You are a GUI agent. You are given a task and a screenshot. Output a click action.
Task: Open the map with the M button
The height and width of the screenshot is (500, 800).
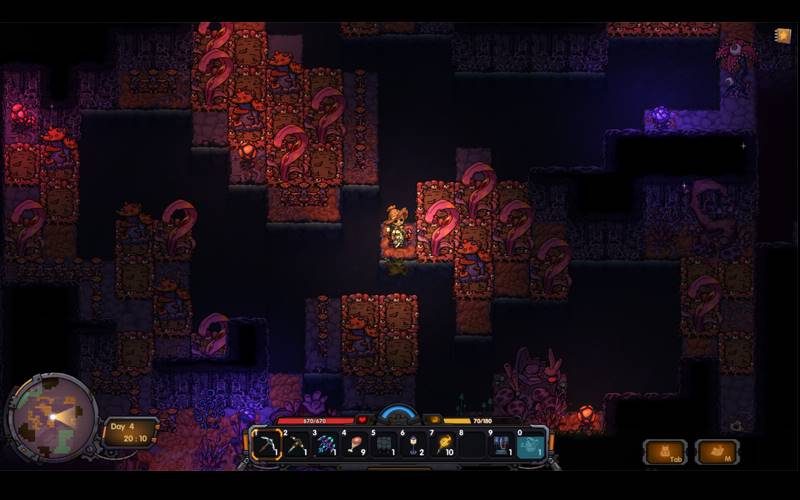coord(716,452)
